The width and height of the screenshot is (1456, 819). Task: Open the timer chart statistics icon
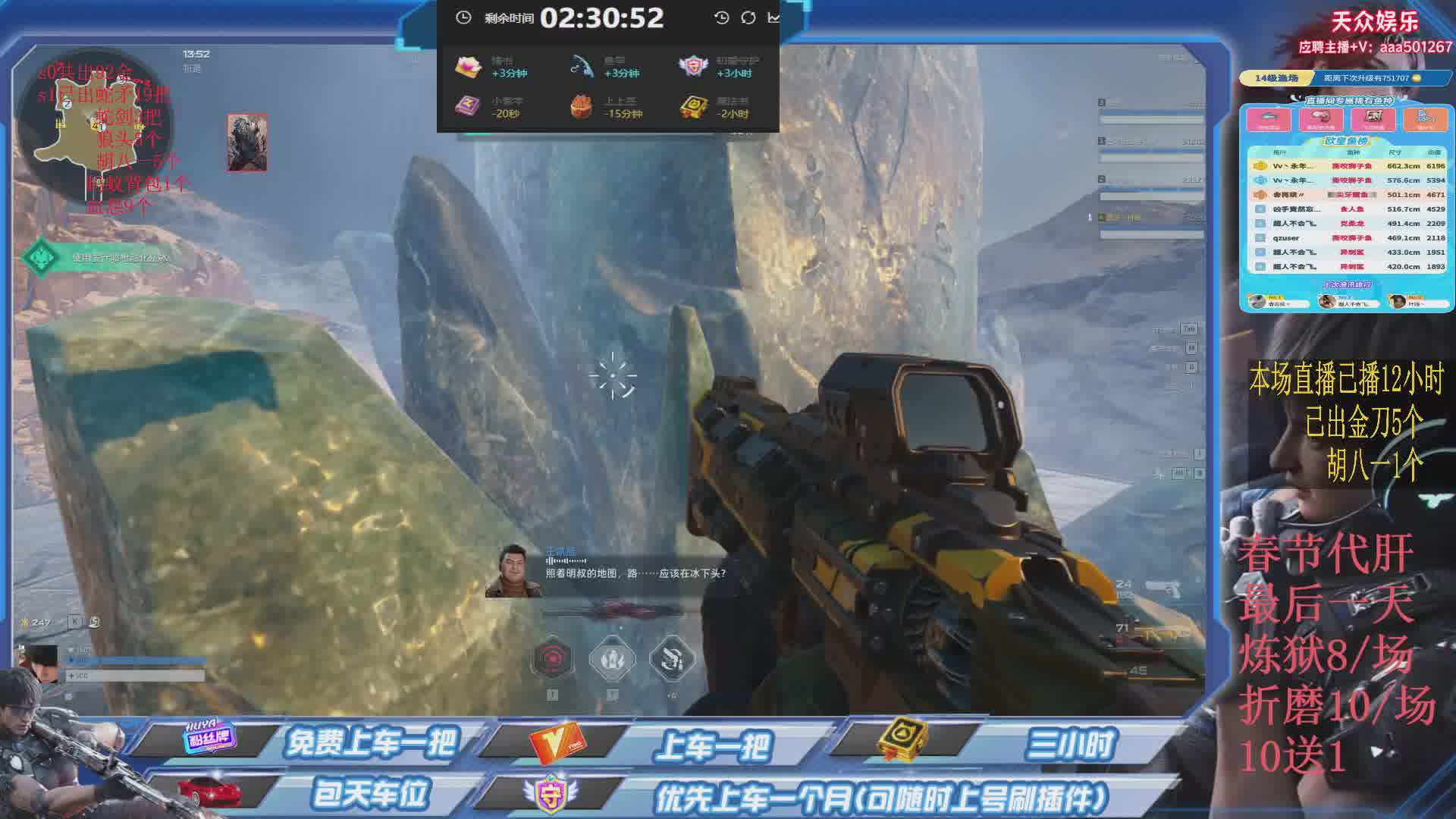[x=773, y=17]
